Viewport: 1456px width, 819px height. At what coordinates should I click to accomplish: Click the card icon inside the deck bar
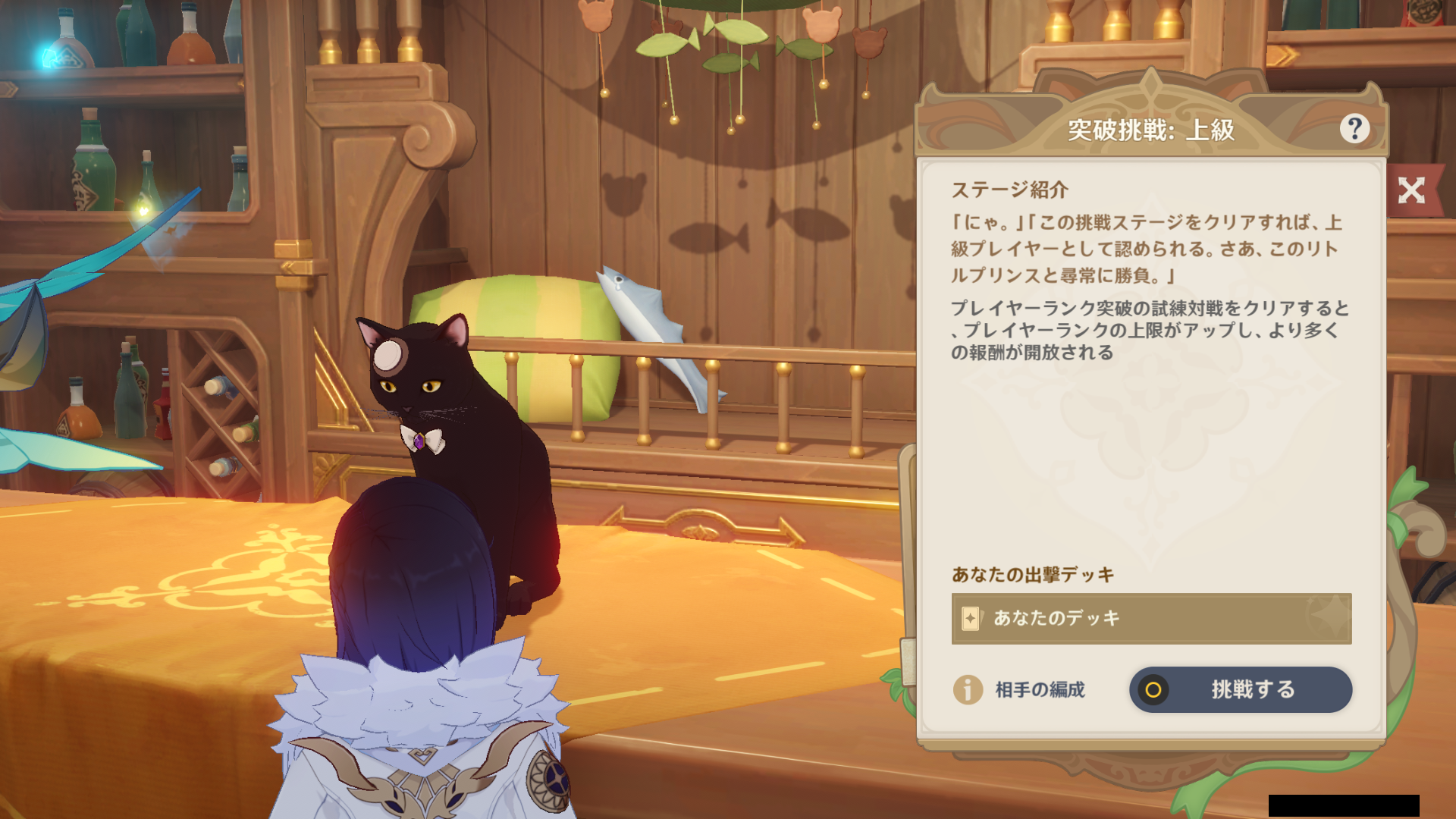[x=969, y=618]
